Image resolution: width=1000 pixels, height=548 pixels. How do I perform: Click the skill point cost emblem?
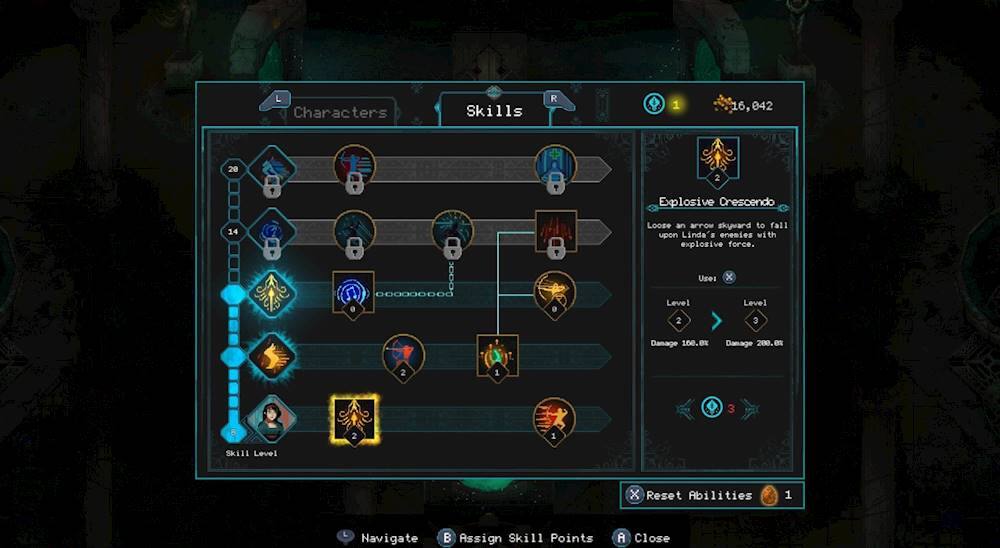pos(712,407)
